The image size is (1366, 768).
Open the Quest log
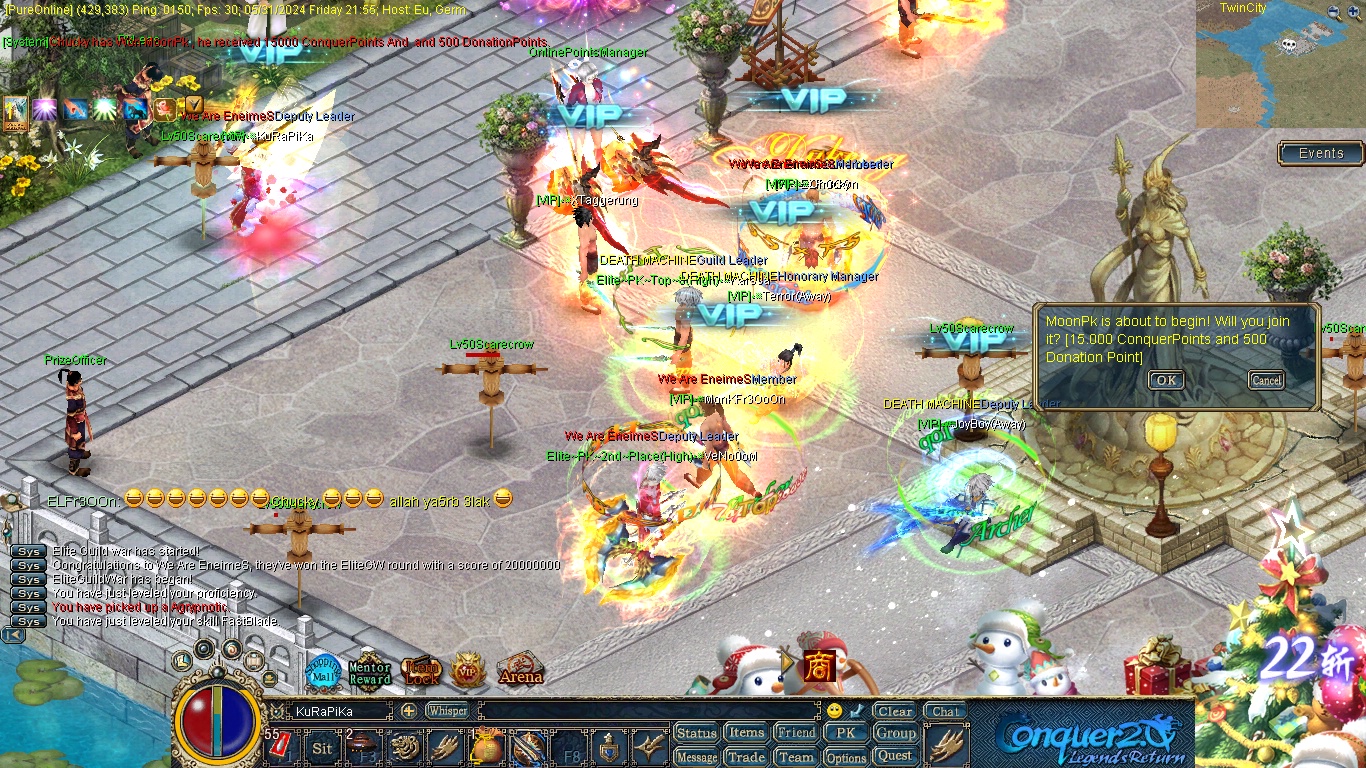pyautogui.click(x=895, y=756)
